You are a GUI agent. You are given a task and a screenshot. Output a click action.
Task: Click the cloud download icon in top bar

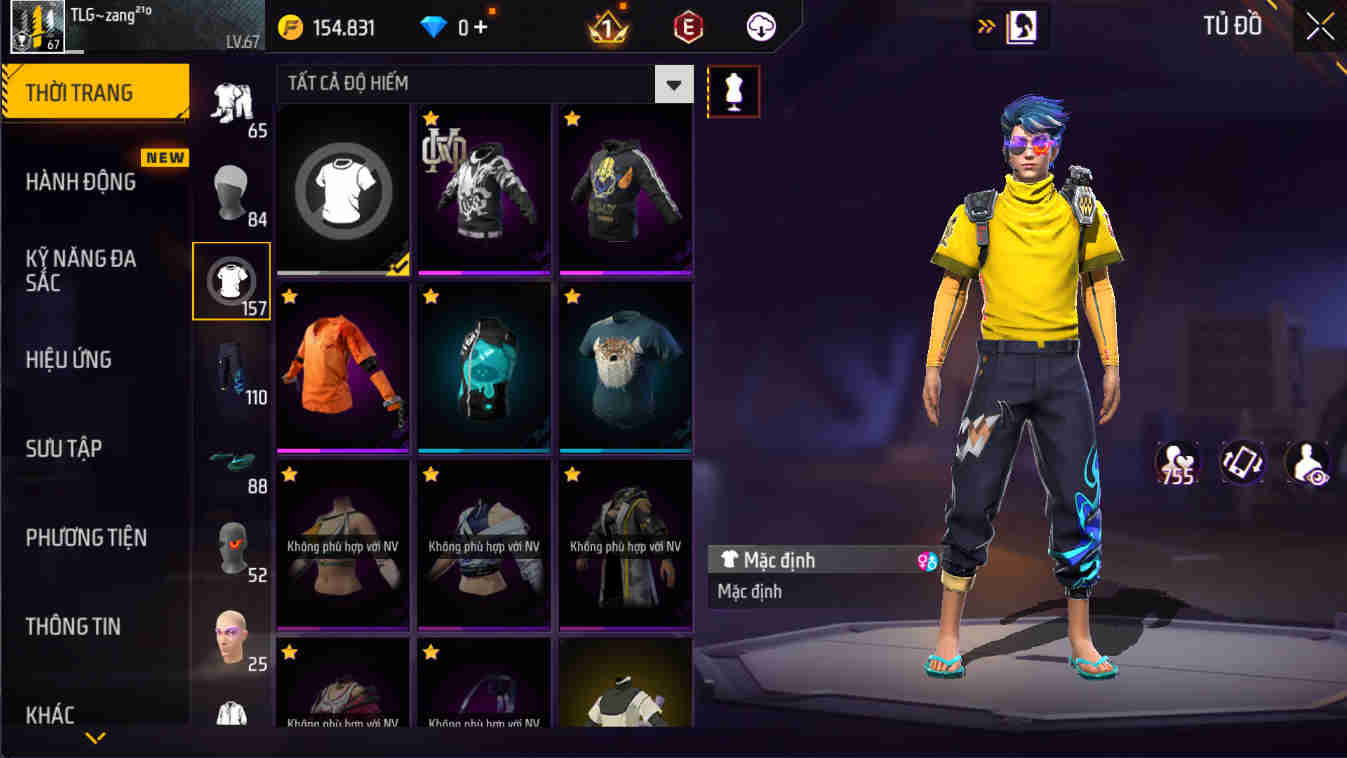pyautogui.click(x=760, y=27)
